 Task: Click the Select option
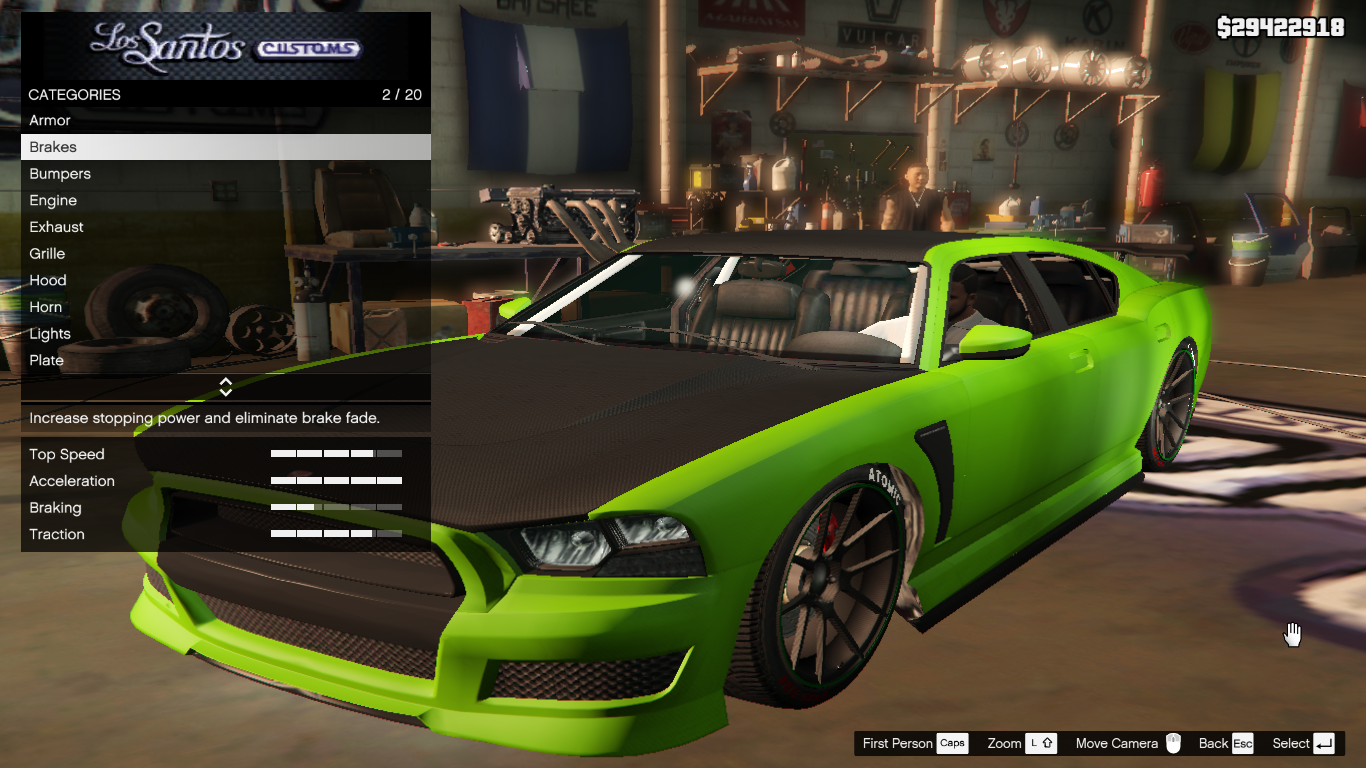[1303, 743]
